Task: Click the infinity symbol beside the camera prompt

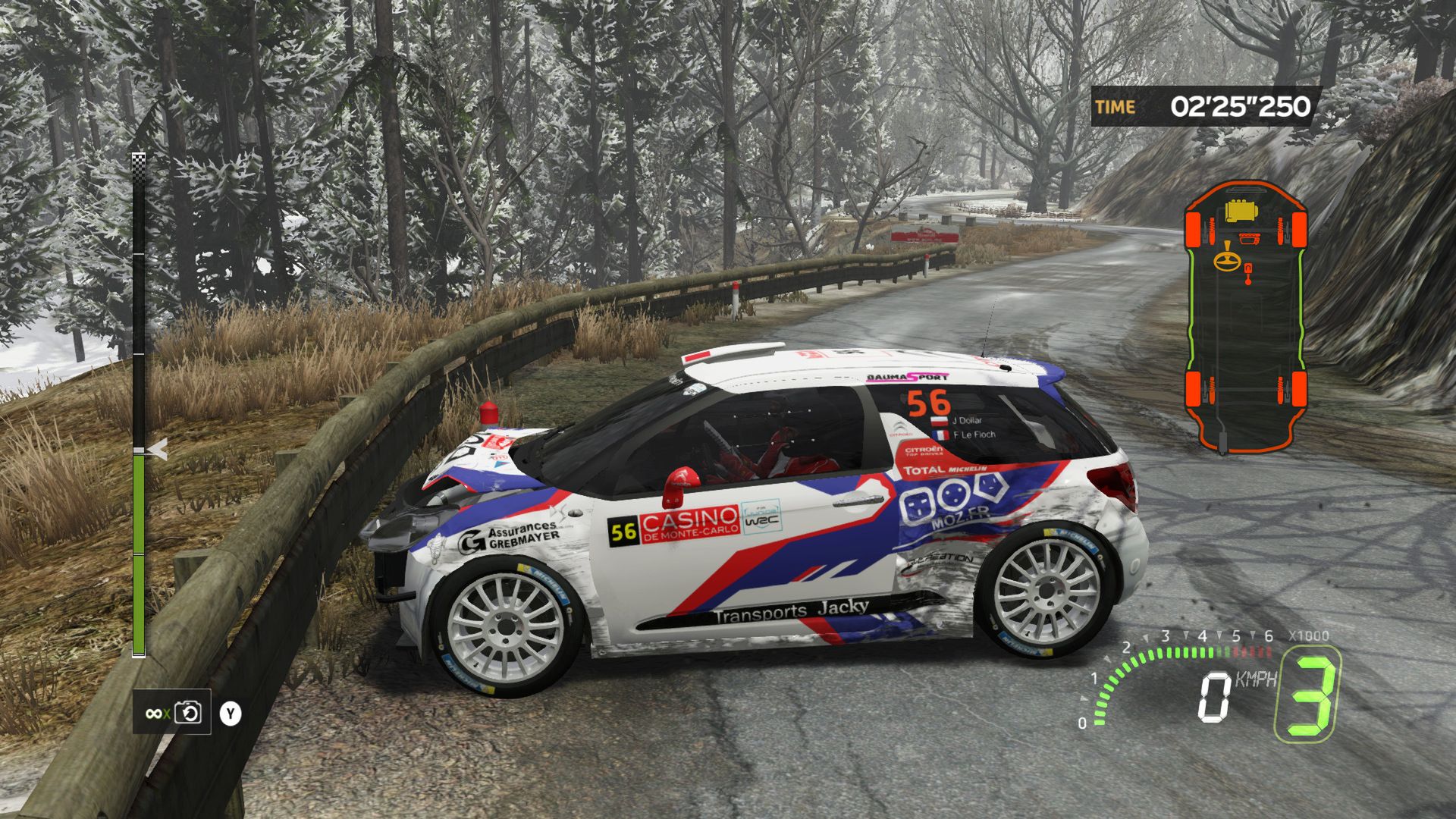Action: click(x=153, y=714)
